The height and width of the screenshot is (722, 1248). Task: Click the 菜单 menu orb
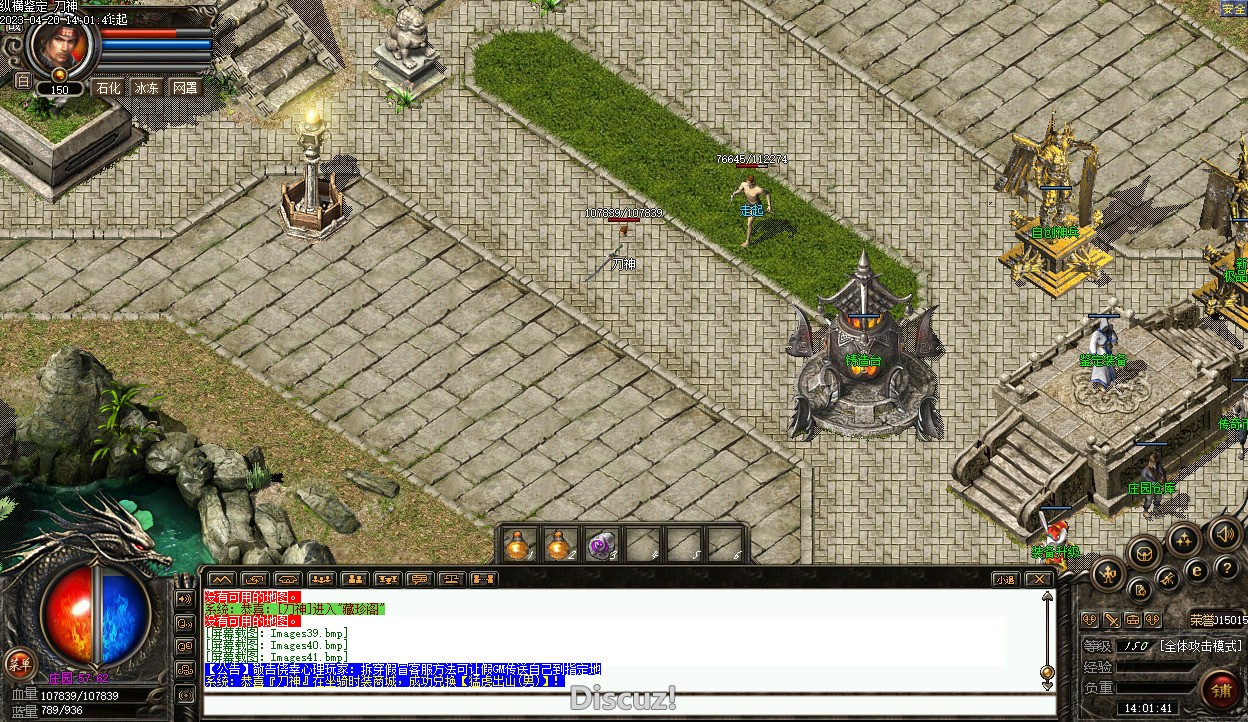click(19, 662)
